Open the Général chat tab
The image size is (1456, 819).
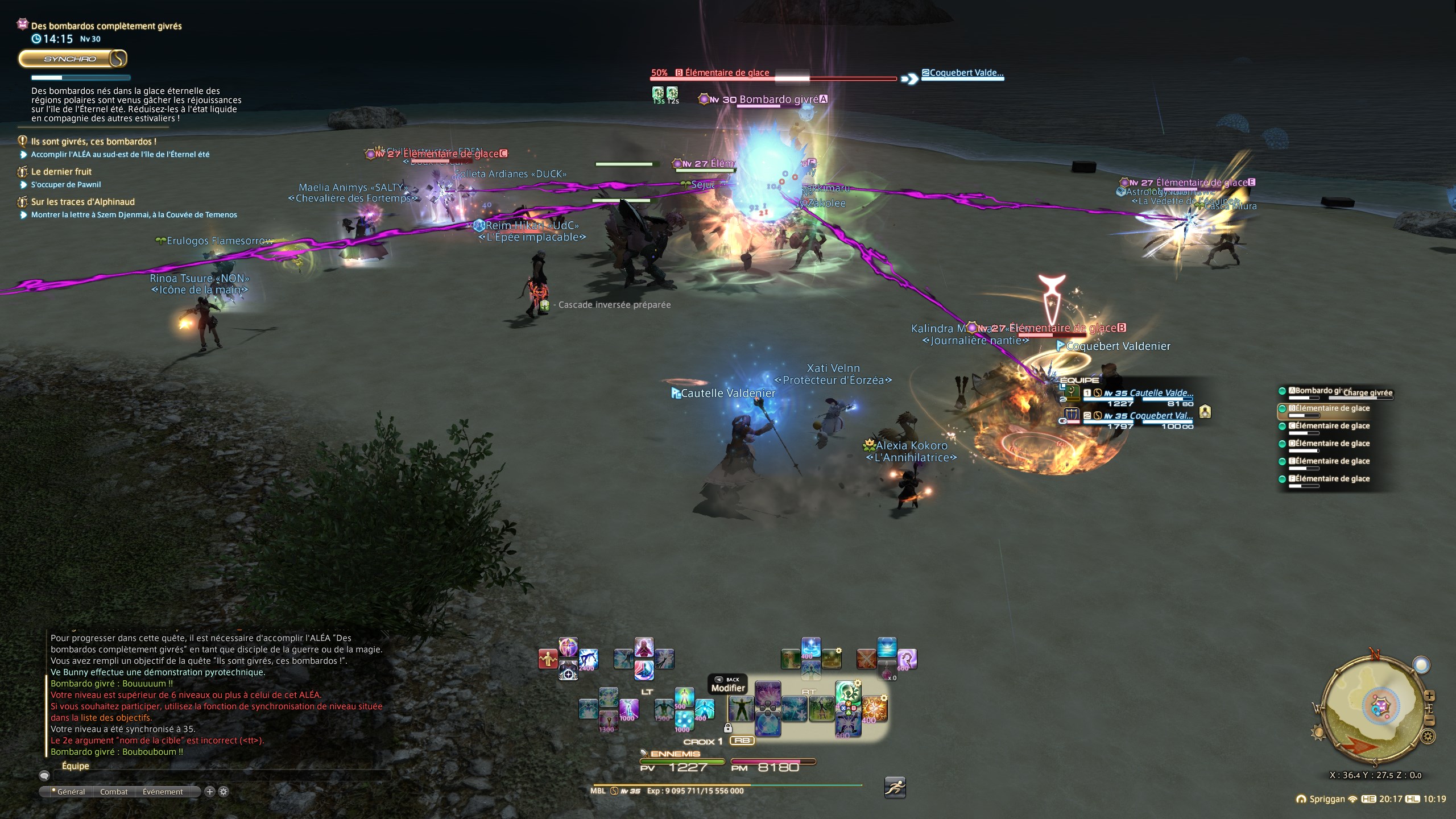[x=71, y=792]
